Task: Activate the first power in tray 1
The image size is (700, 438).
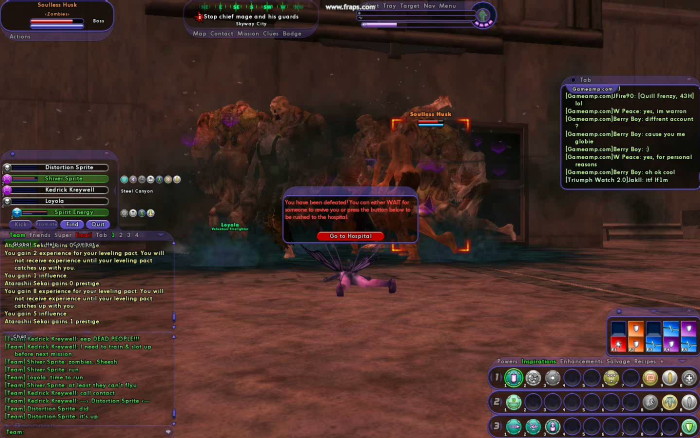Action: pos(514,378)
